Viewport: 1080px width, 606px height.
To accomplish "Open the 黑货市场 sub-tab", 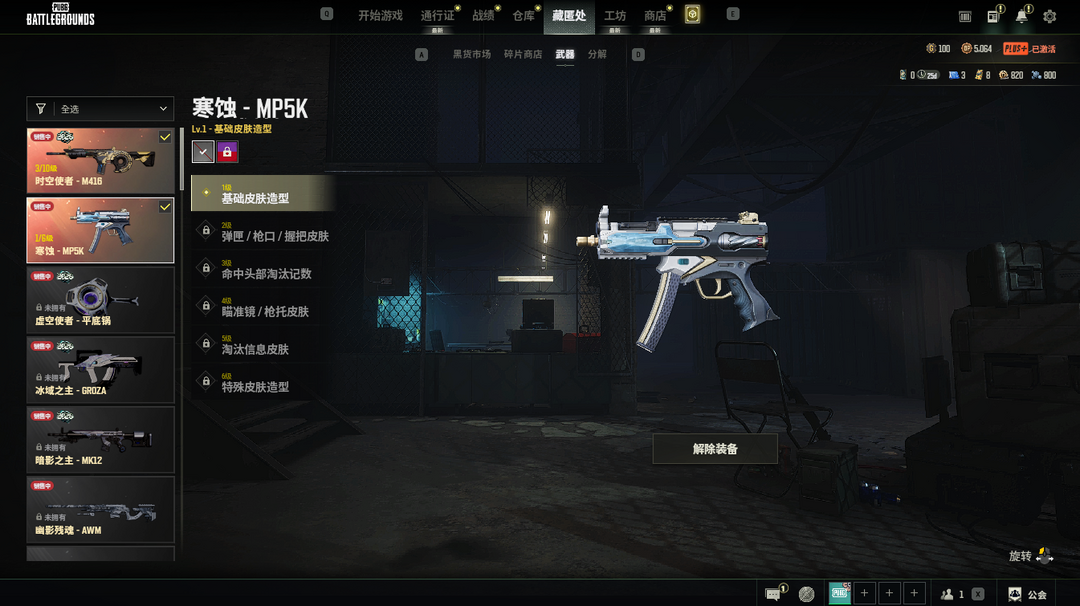I will tap(472, 54).
